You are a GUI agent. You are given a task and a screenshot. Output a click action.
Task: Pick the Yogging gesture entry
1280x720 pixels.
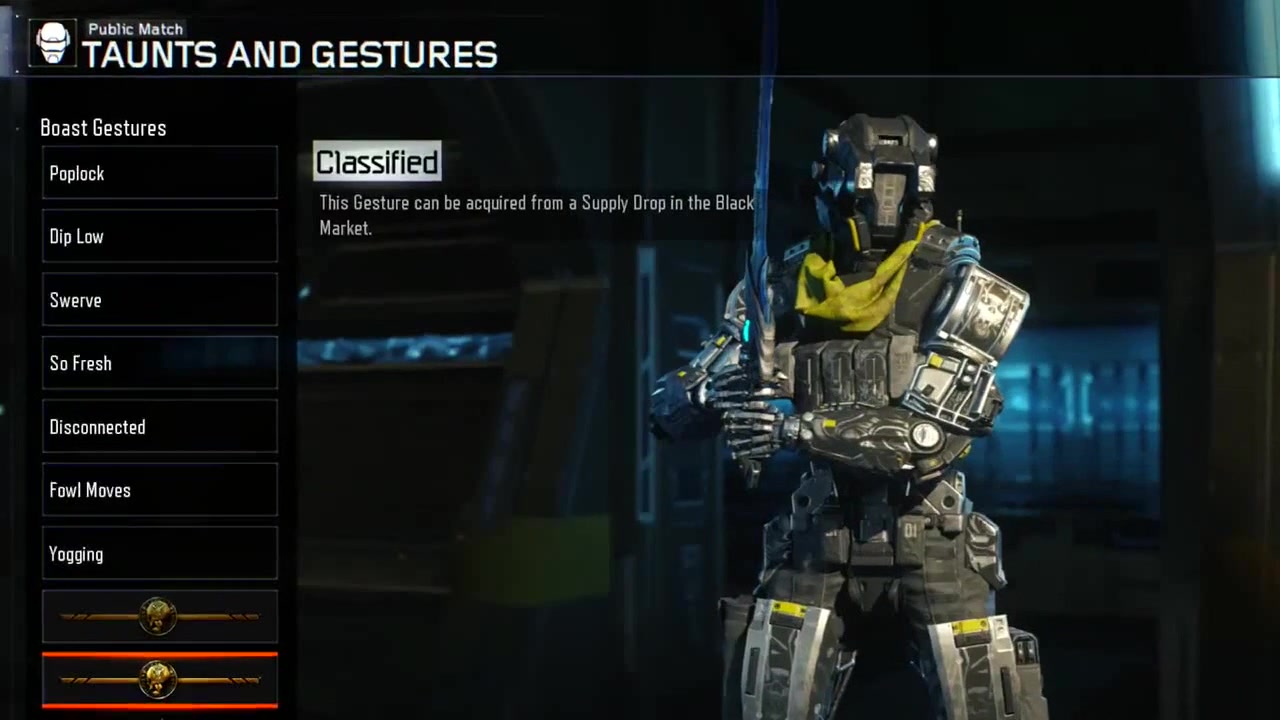160,554
